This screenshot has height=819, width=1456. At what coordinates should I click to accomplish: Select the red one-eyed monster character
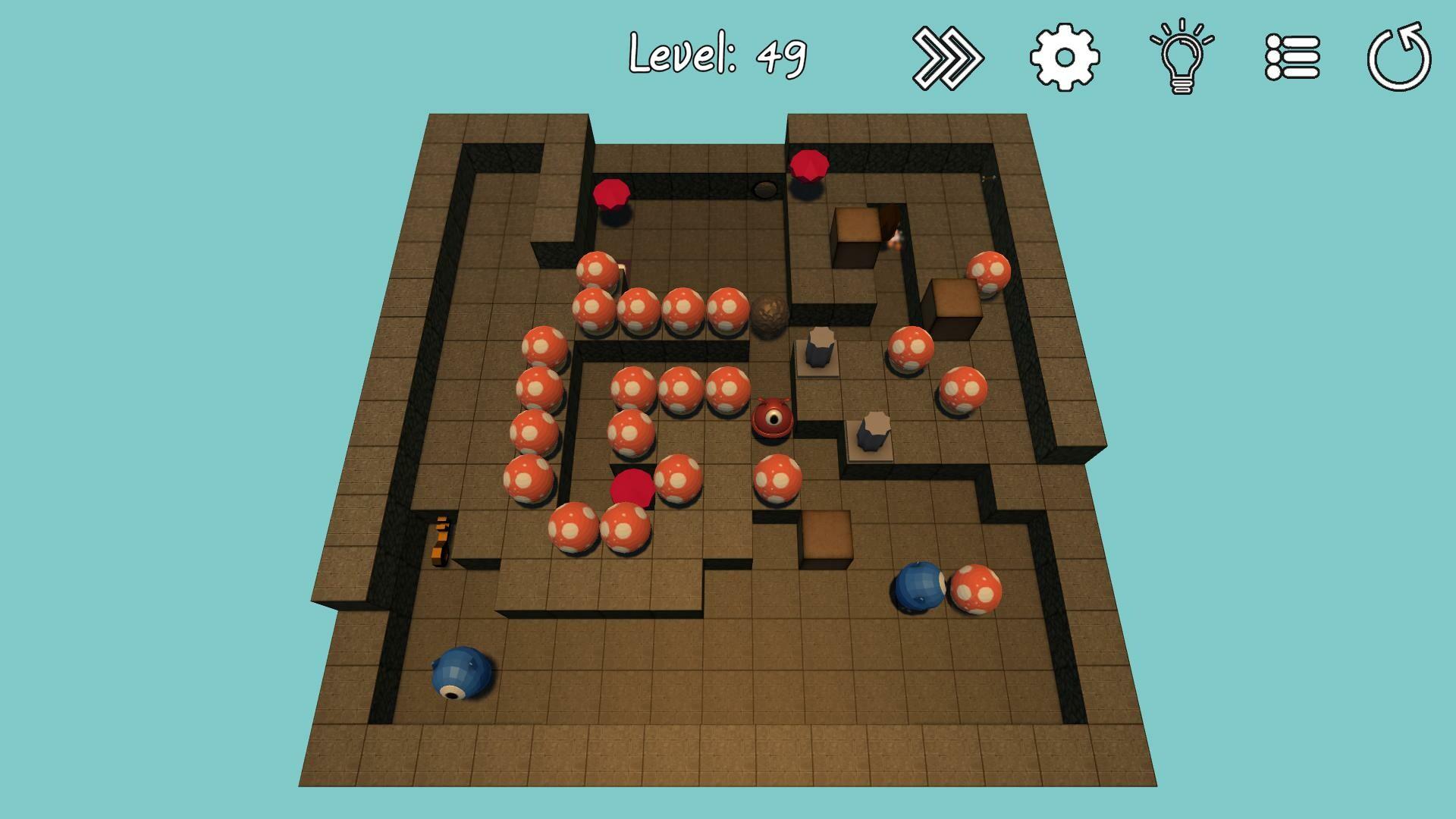tap(773, 419)
